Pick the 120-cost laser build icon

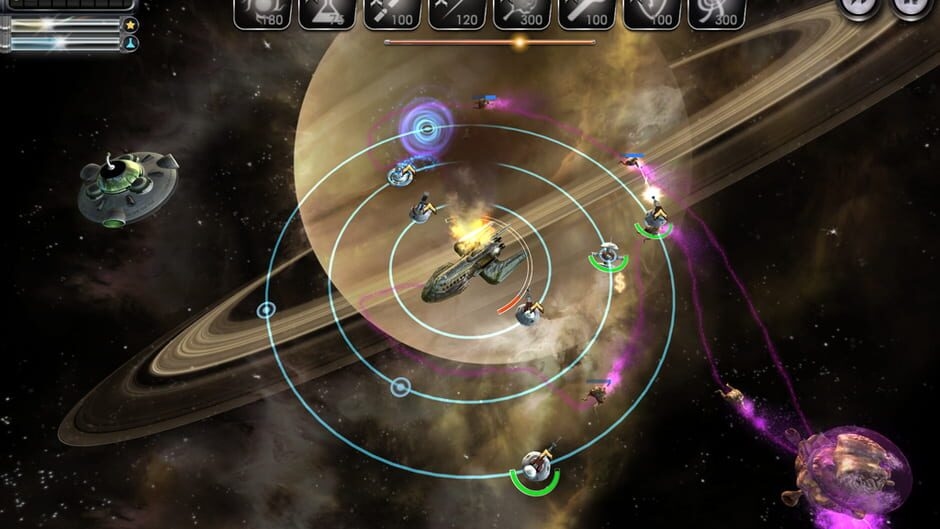click(457, 11)
